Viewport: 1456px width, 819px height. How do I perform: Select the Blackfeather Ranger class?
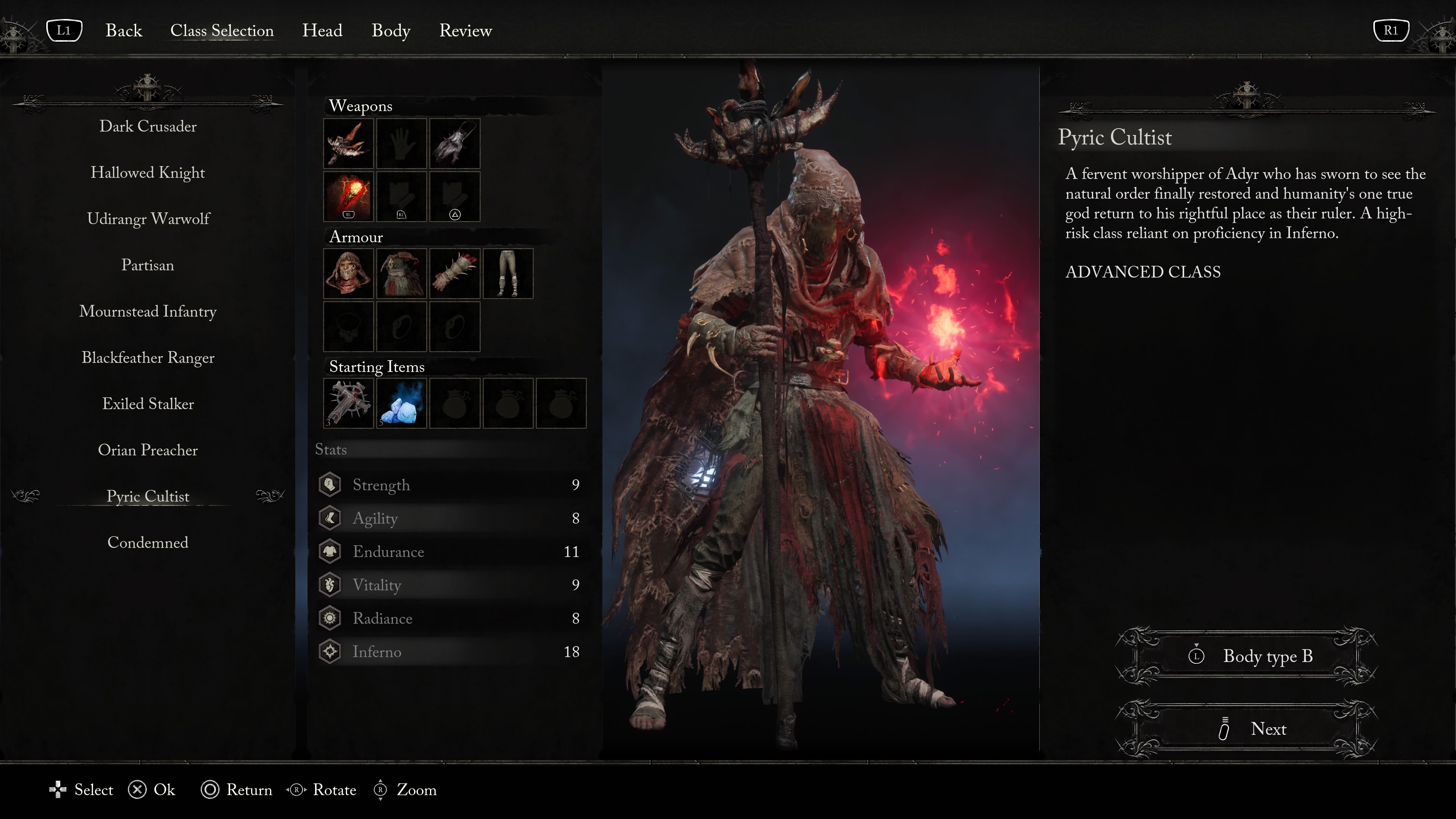tap(147, 358)
